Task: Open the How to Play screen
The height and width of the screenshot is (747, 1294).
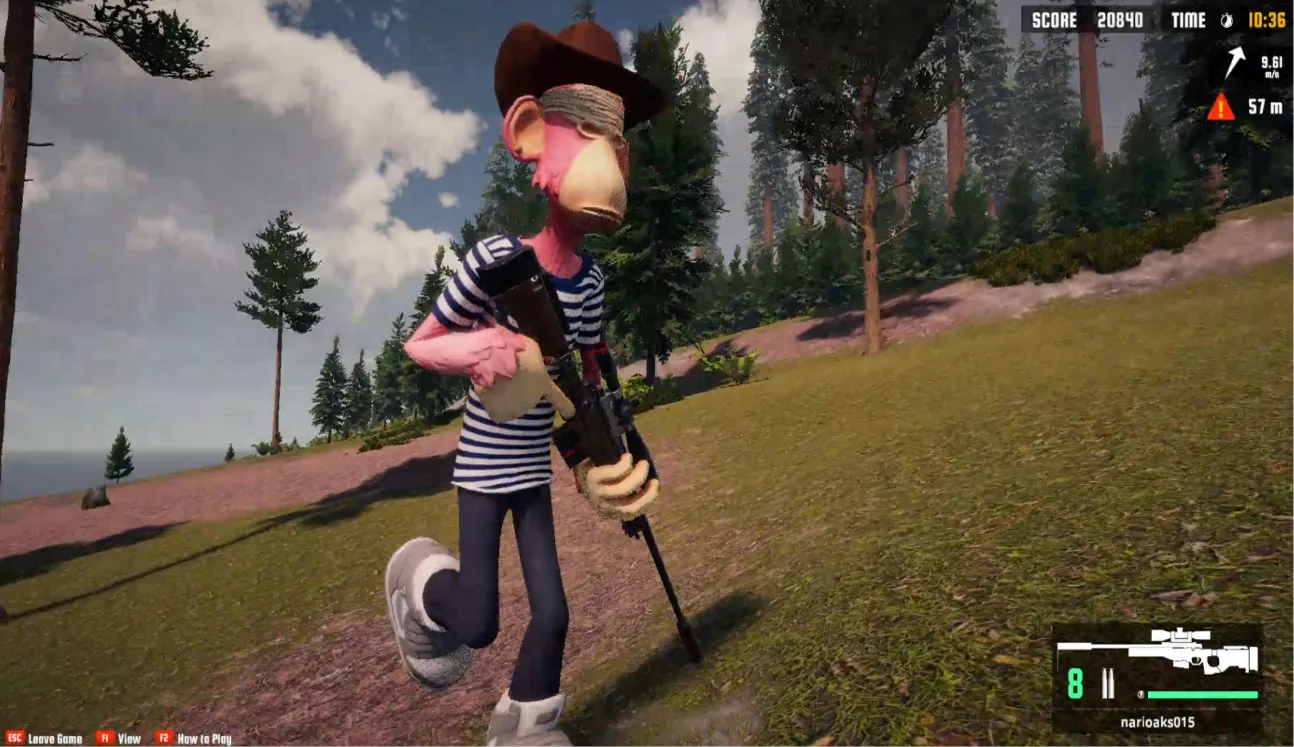Action: tap(203, 738)
